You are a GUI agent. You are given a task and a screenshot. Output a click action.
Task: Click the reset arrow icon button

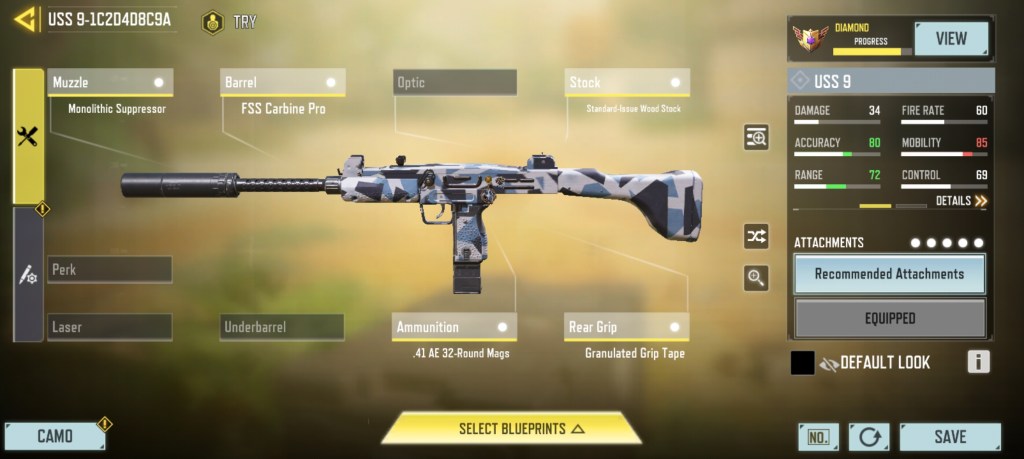click(868, 437)
